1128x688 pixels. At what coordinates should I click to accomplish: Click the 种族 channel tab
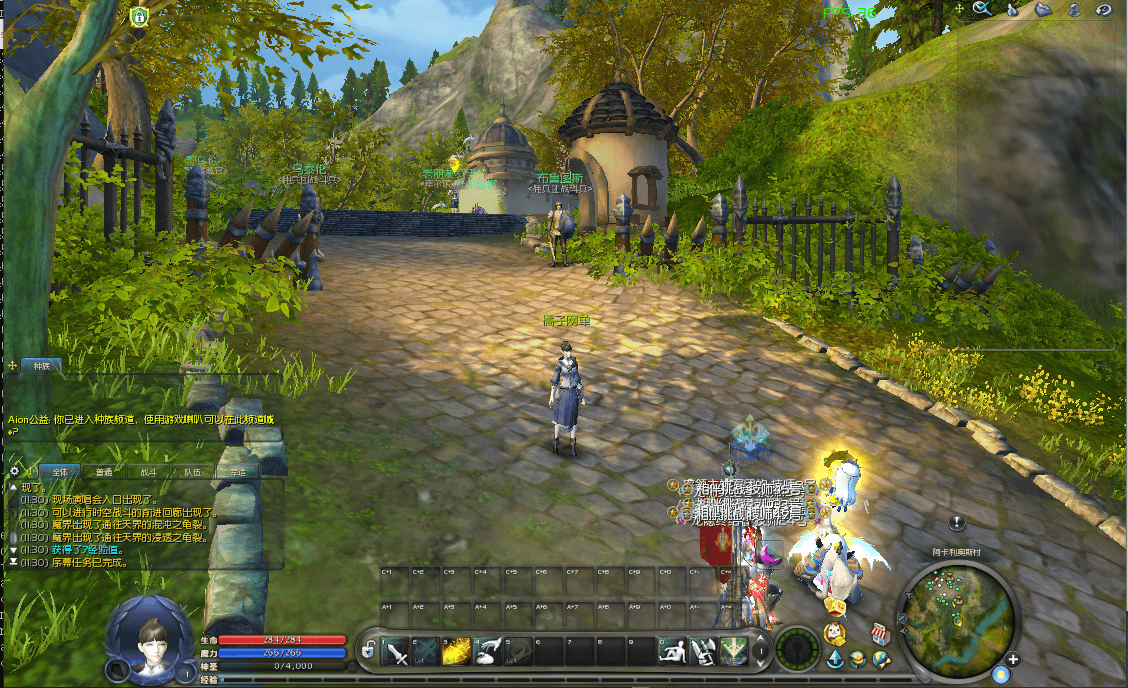pyautogui.click(x=41, y=366)
